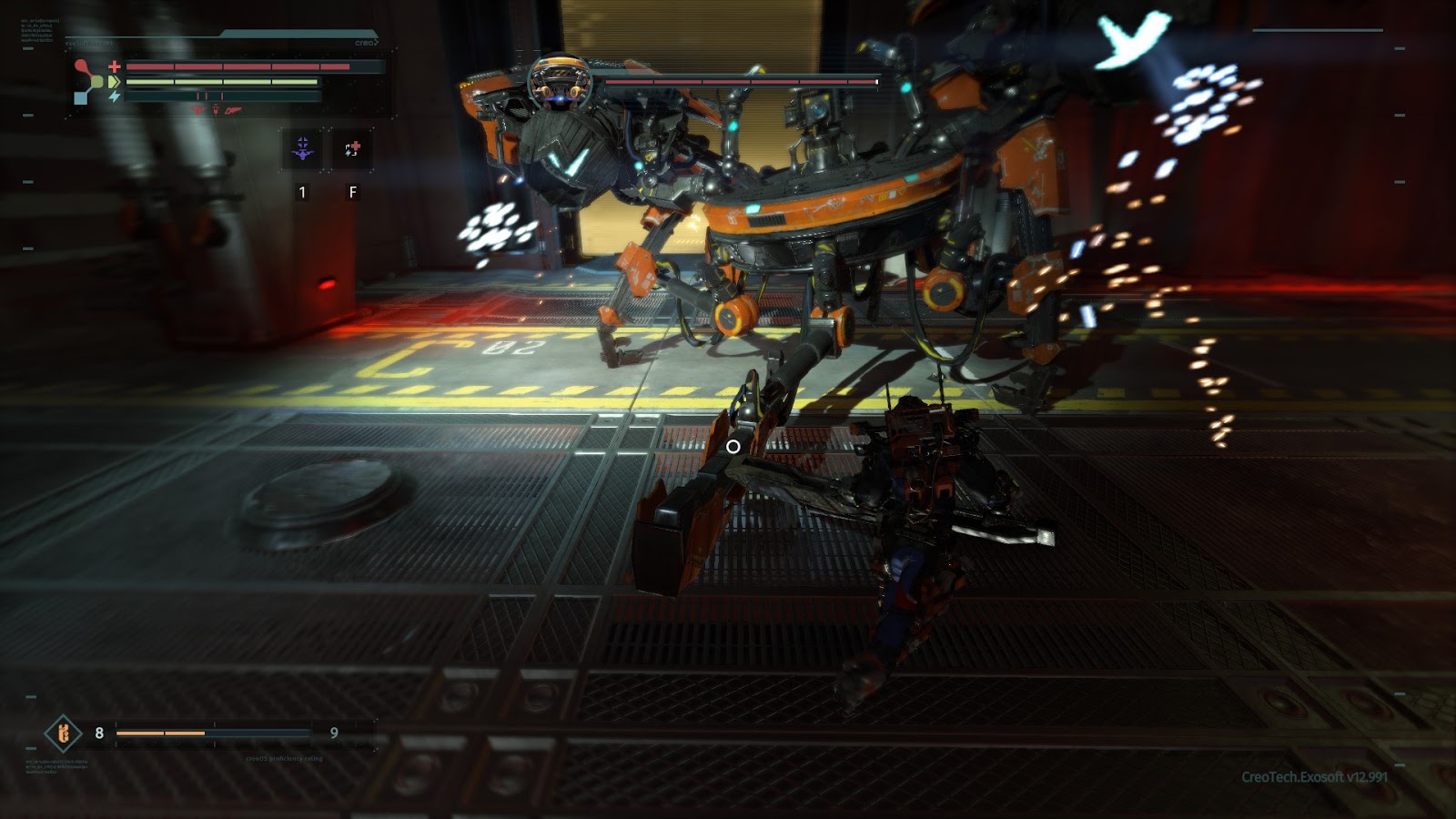Select the boss portrait above its health bar

click(560, 77)
